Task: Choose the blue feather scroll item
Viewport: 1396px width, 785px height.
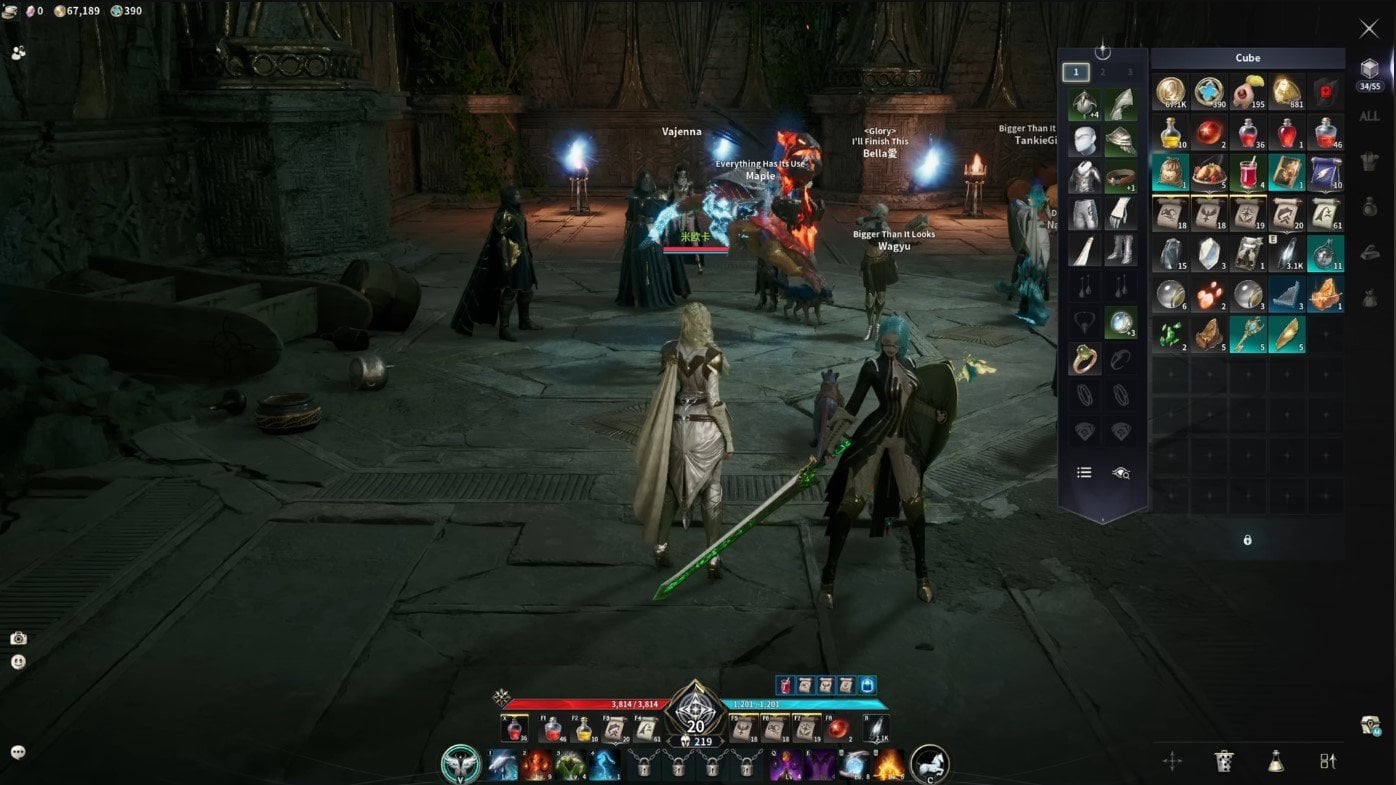Action: coord(1325,172)
